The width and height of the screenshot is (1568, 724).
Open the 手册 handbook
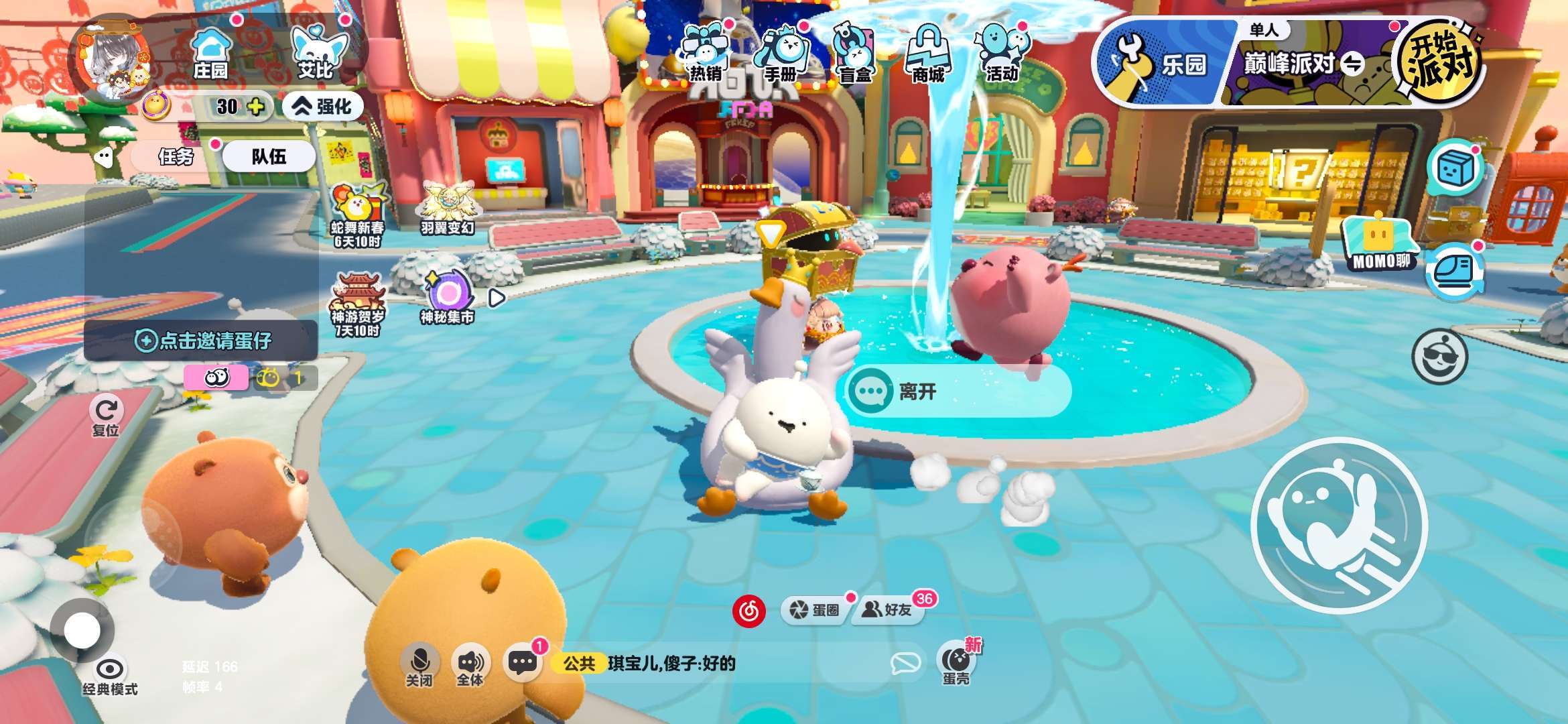point(781,55)
